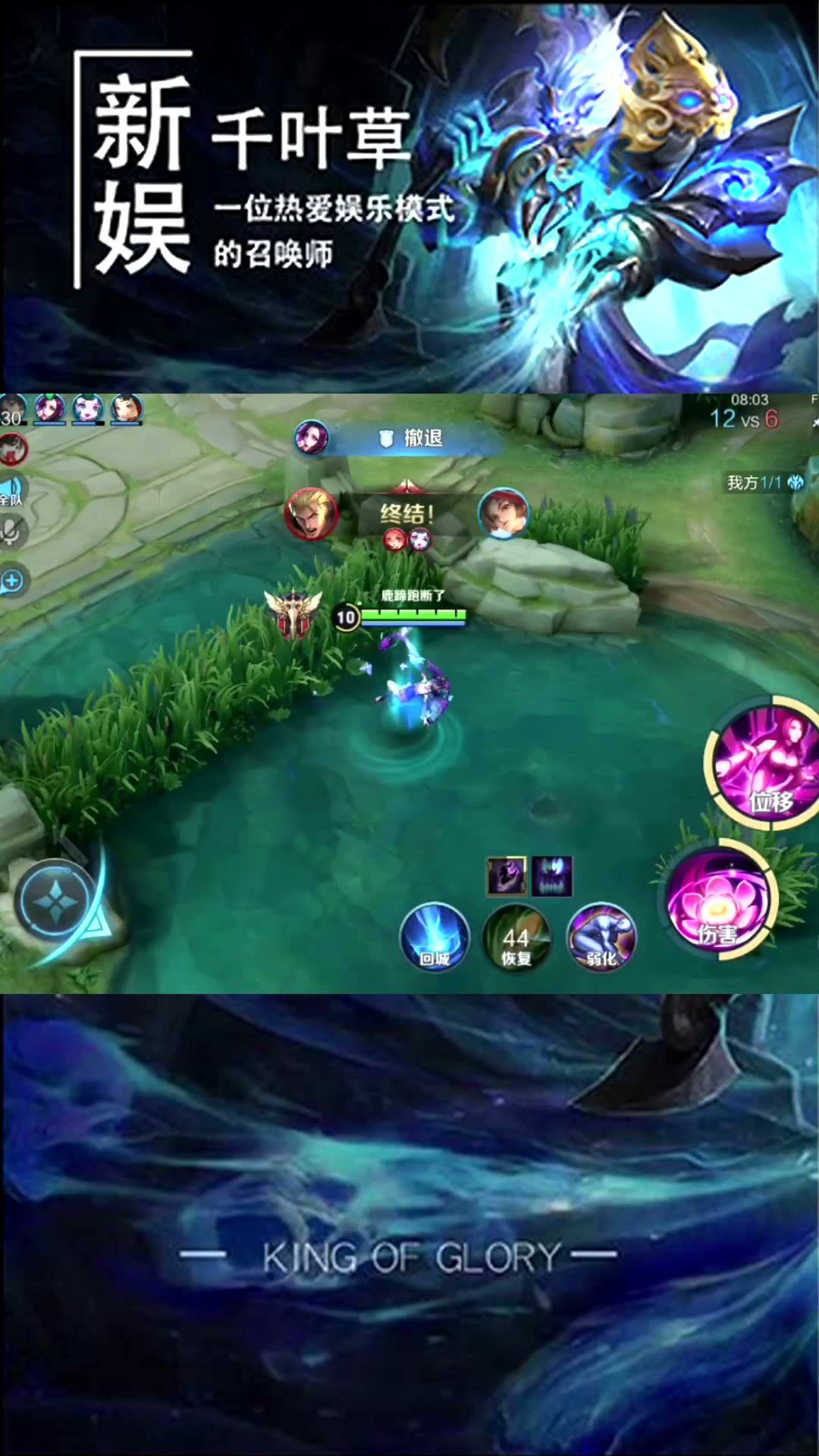Tap the 回城 recall button
Image resolution: width=819 pixels, height=1456 pixels.
tap(435, 938)
